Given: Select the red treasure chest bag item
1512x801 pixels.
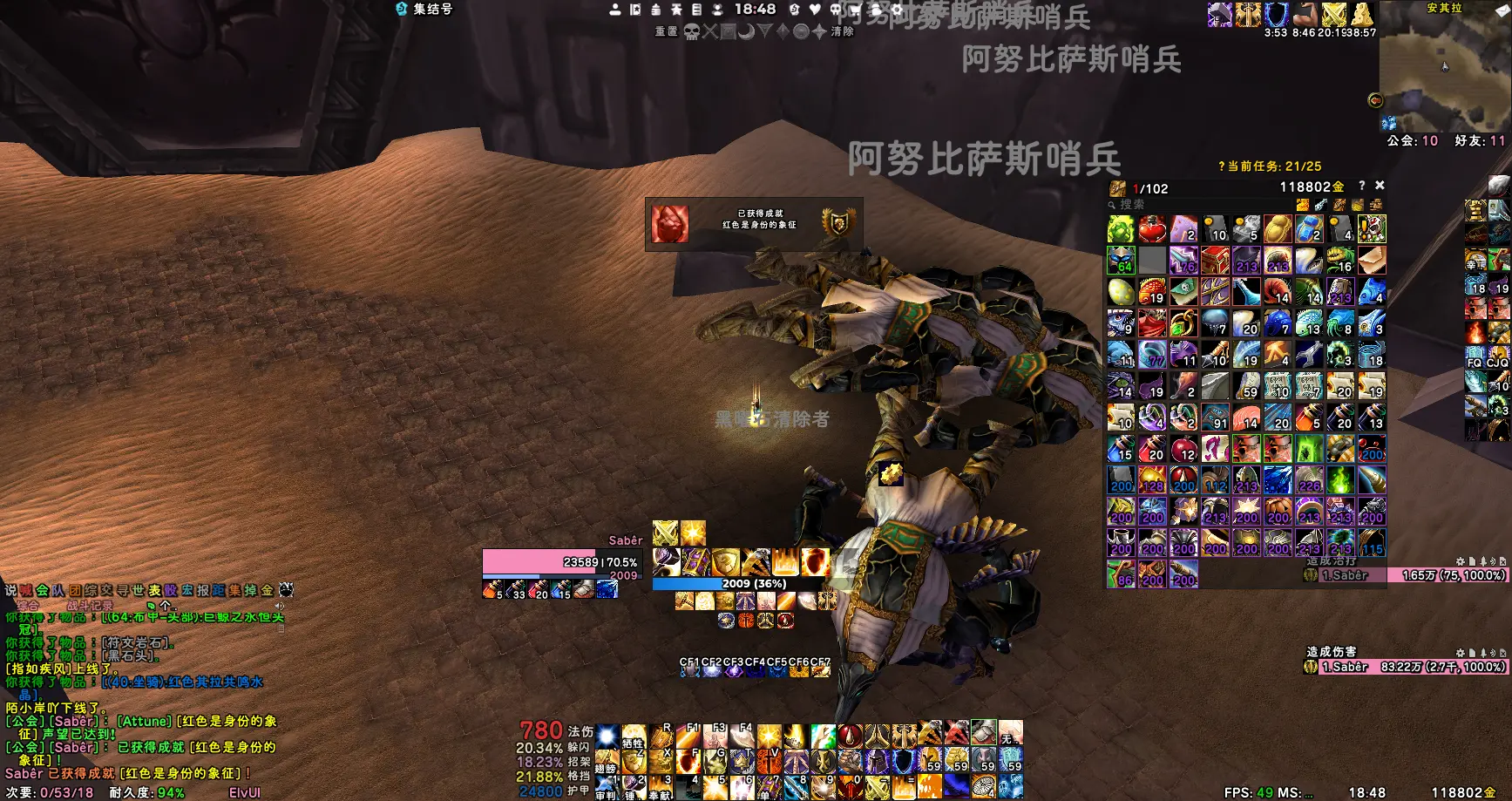Looking at the screenshot, I should (x=1215, y=260).
